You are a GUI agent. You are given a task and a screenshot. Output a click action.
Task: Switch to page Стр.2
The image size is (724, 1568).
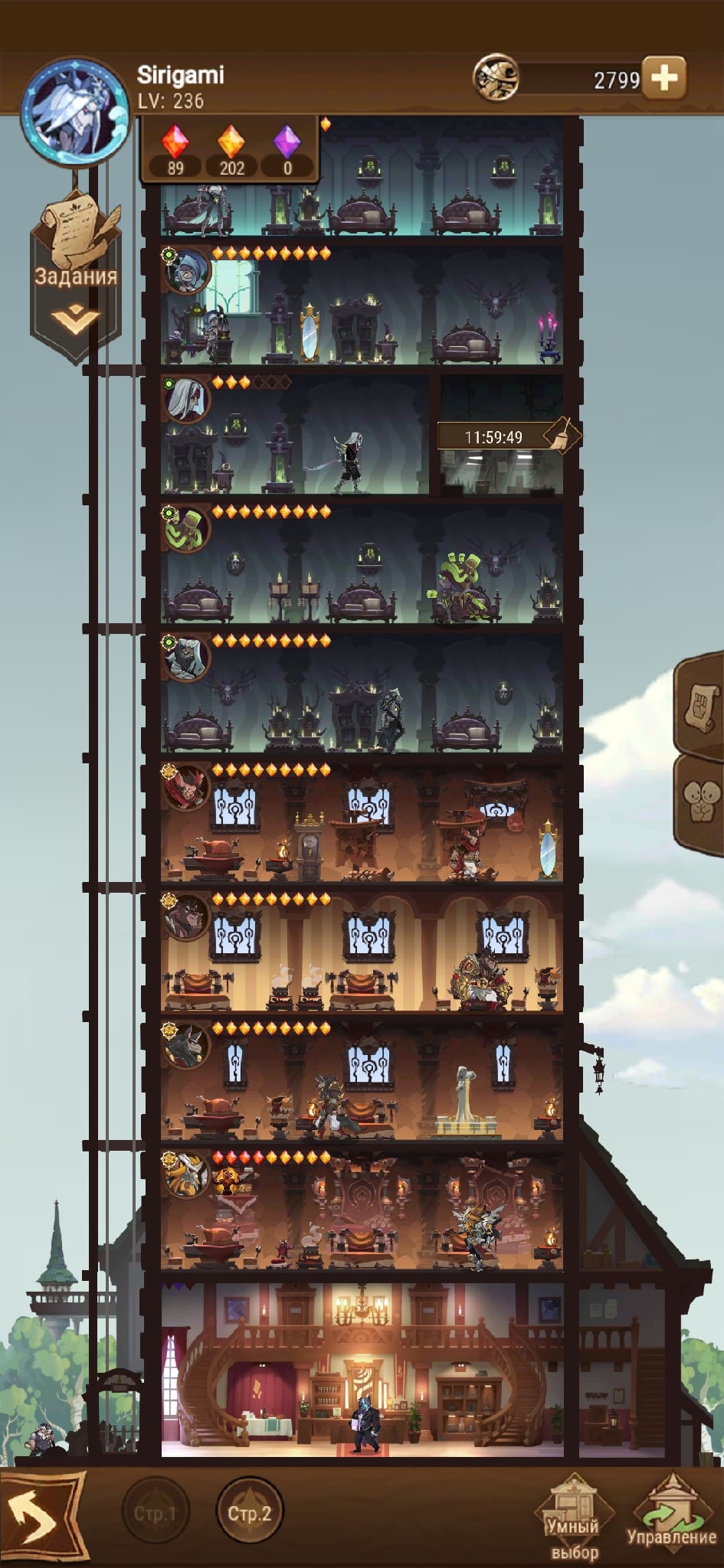(x=250, y=1513)
